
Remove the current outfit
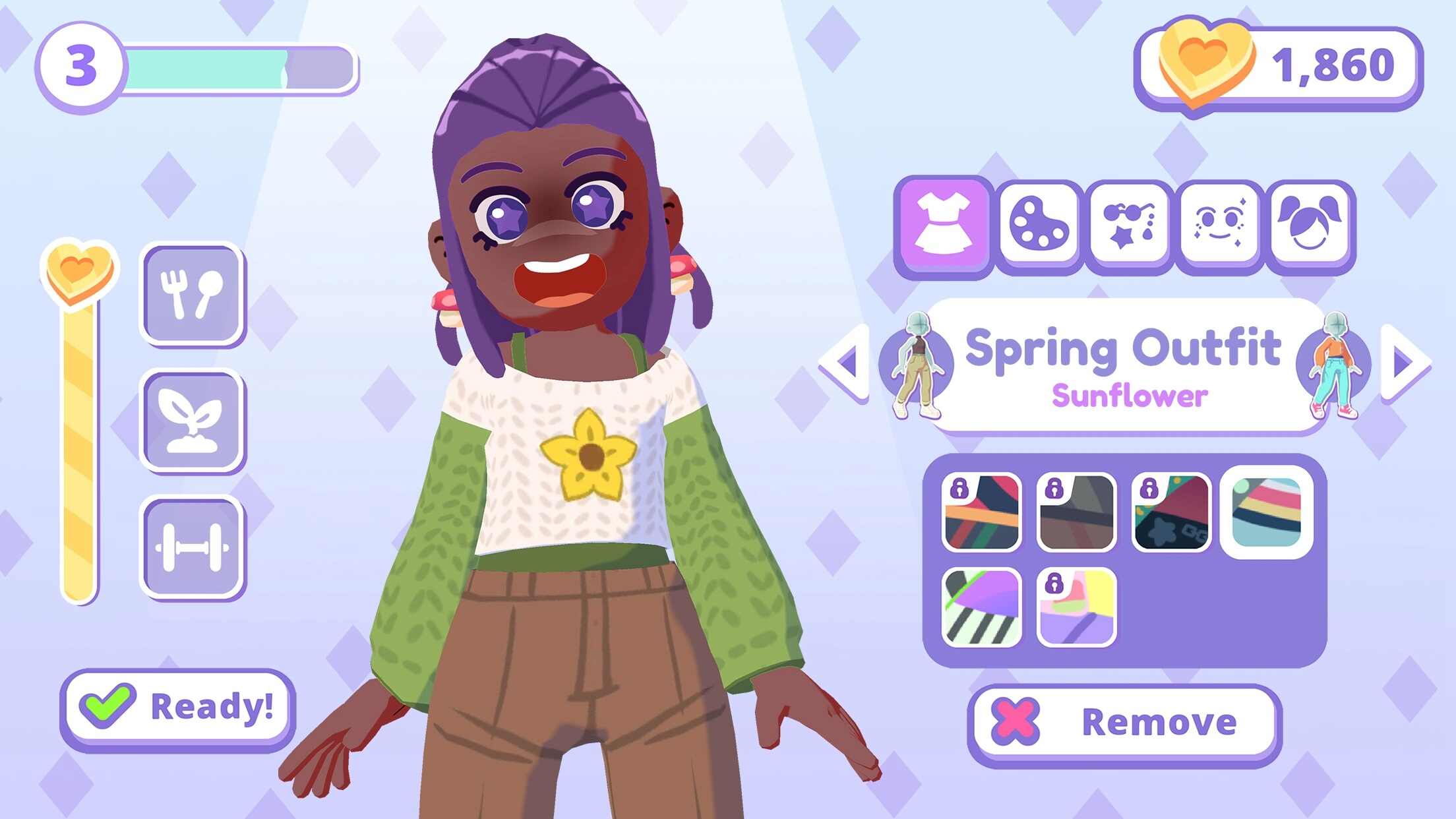pyautogui.click(x=1124, y=722)
